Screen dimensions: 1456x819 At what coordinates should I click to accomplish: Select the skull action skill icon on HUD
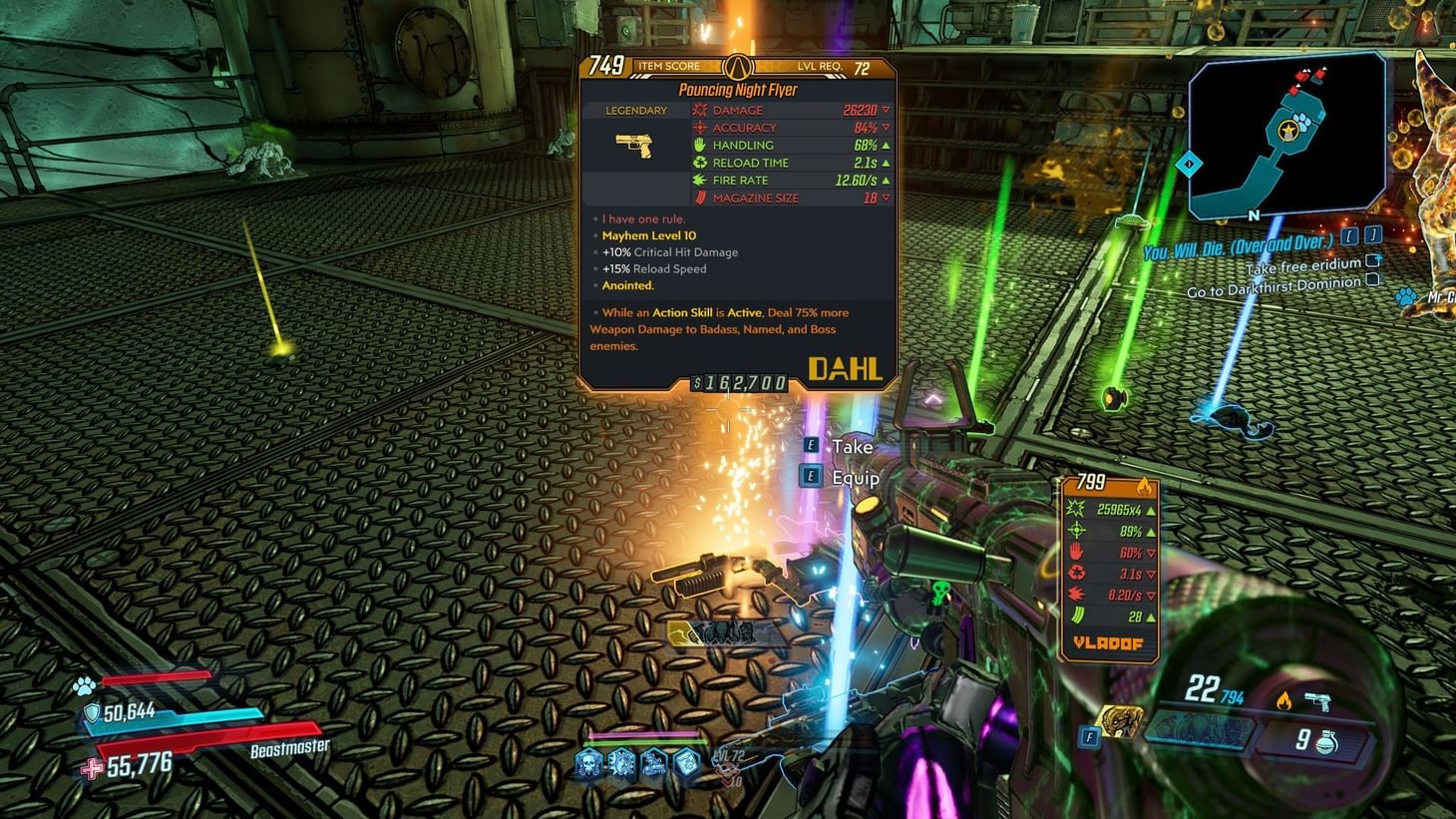pyautogui.click(x=588, y=763)
